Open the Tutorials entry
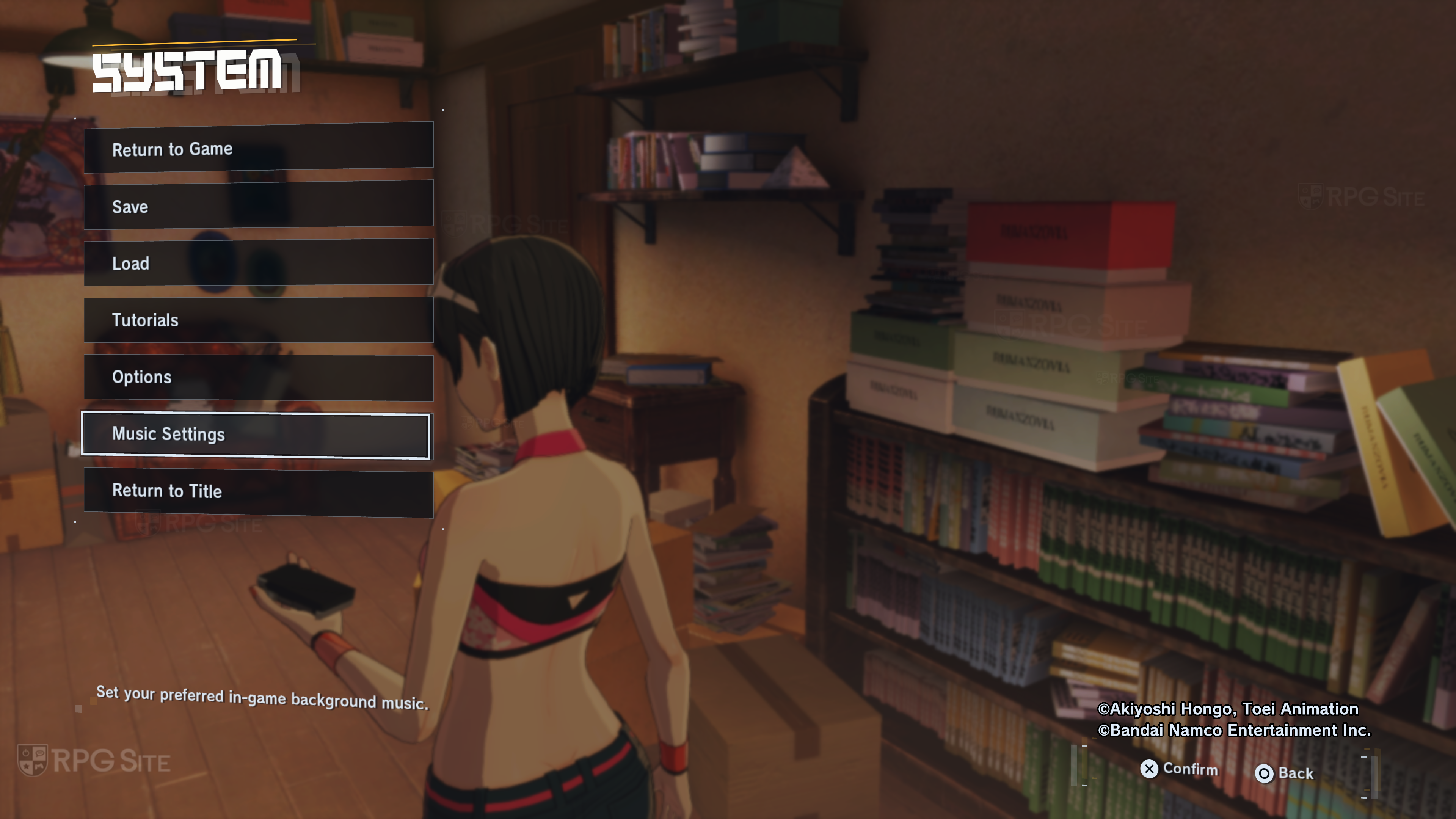This screenshot has height=819, width=1456. tap(258, 320)
